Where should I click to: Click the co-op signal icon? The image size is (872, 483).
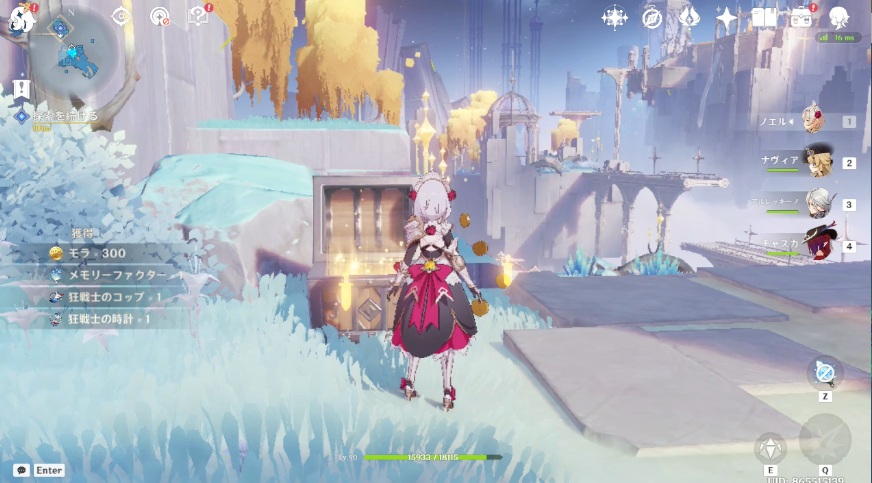click(159, 16)
